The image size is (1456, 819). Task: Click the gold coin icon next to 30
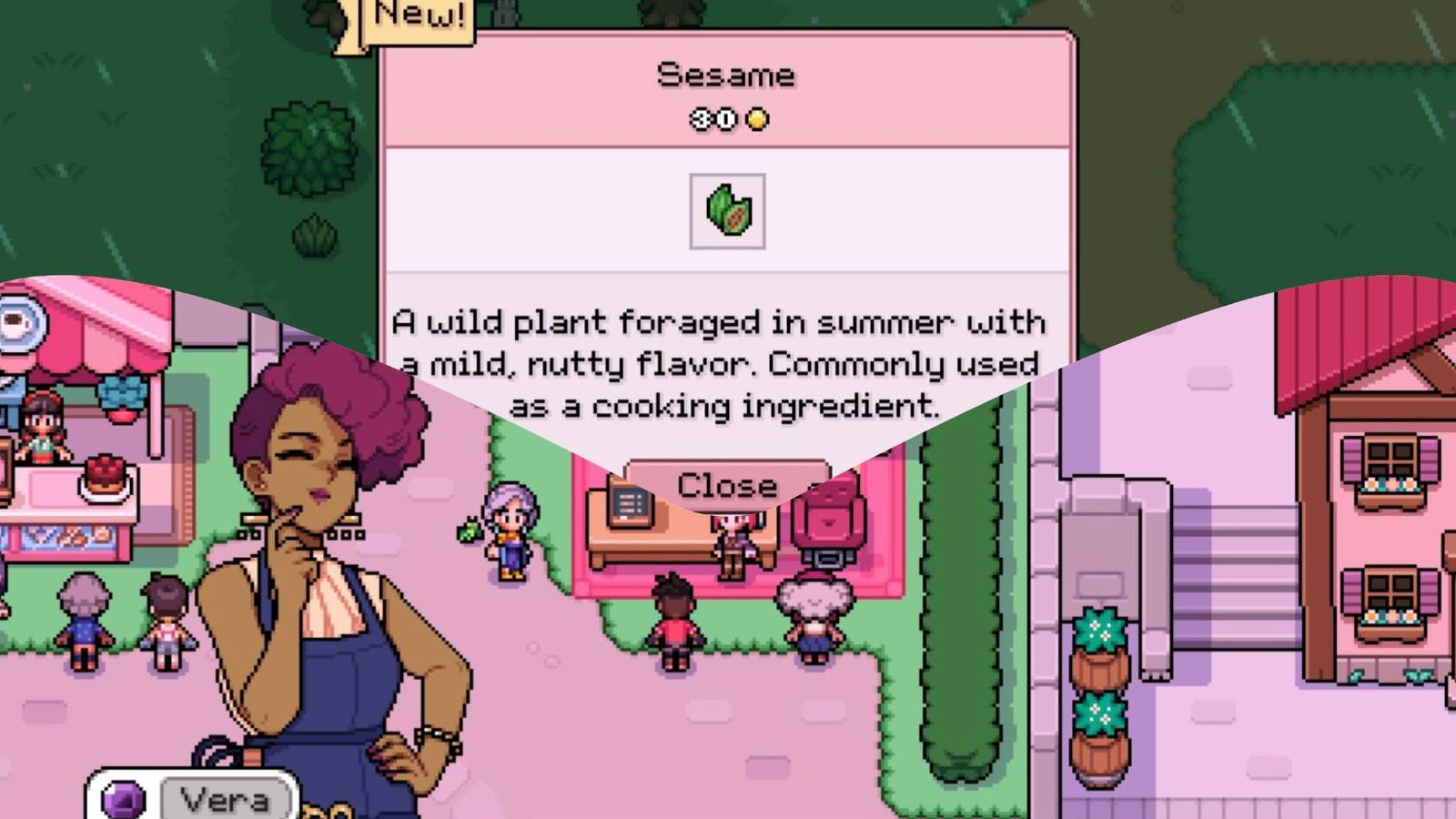coord(758,119)
